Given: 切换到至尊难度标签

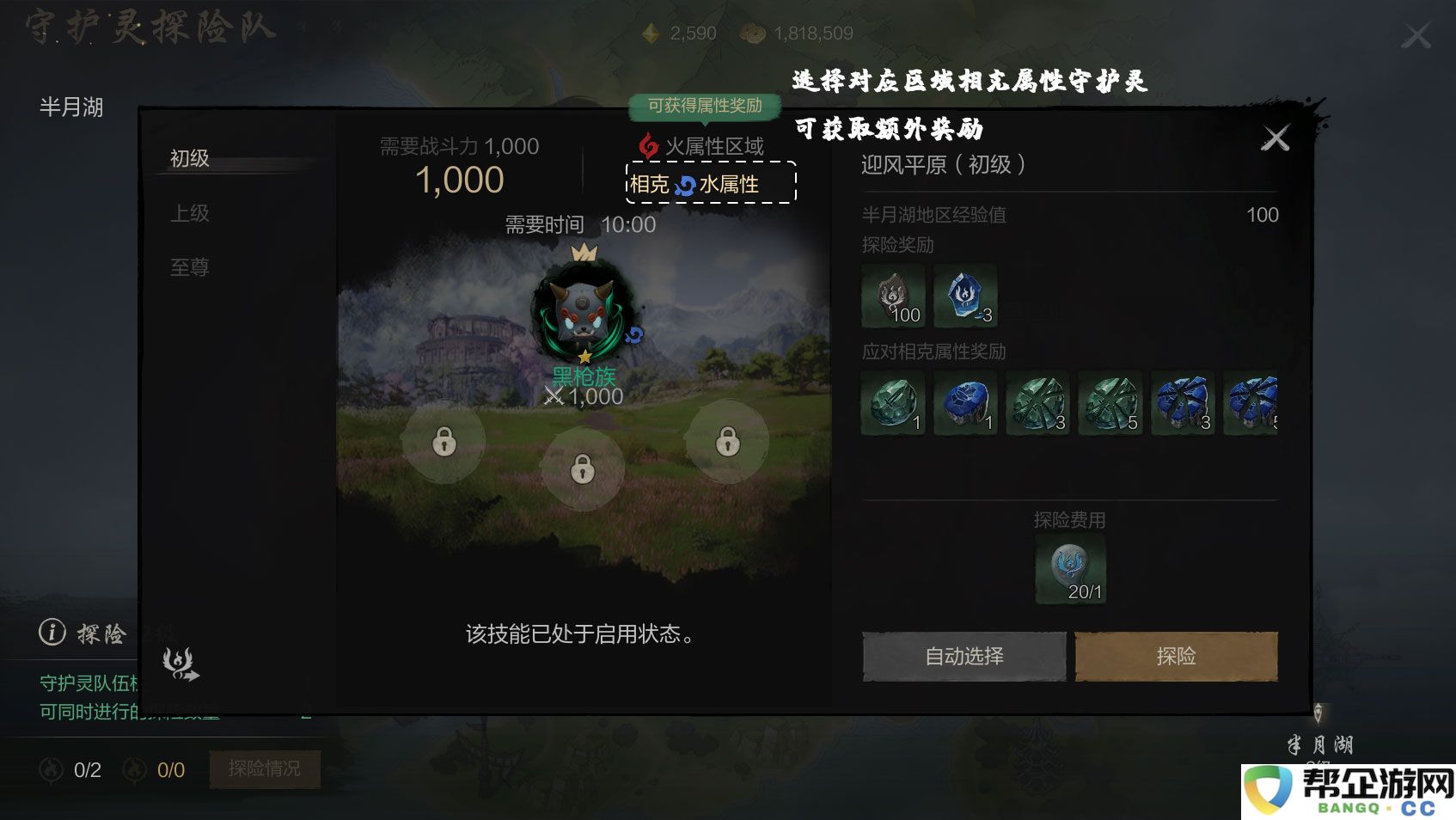Looking at the screenshot, I should [x=188, y=267].
